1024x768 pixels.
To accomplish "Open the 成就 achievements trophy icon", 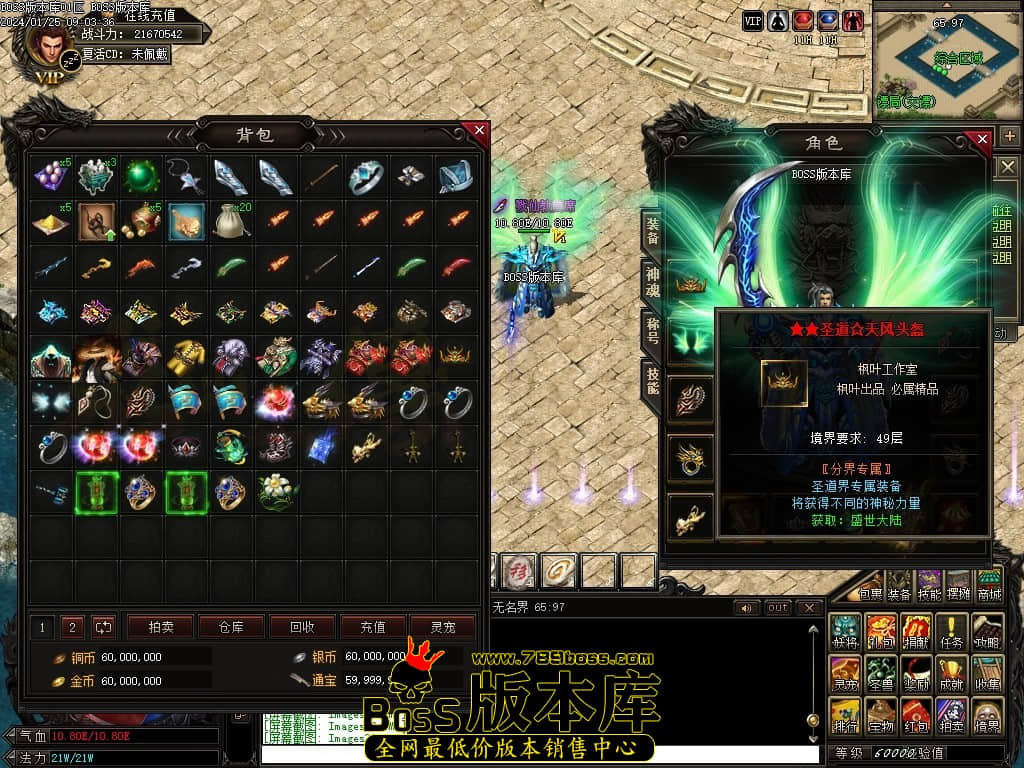I will point(949,673).
